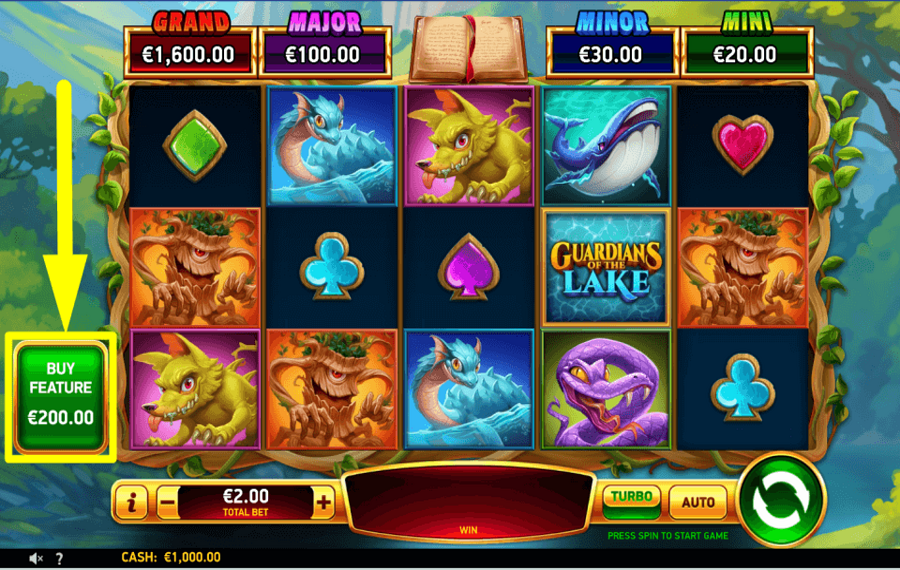The height and width of the screenshot is (570, 900).
Task: Spin the reels with the green button
Action: tap(780, 499)
